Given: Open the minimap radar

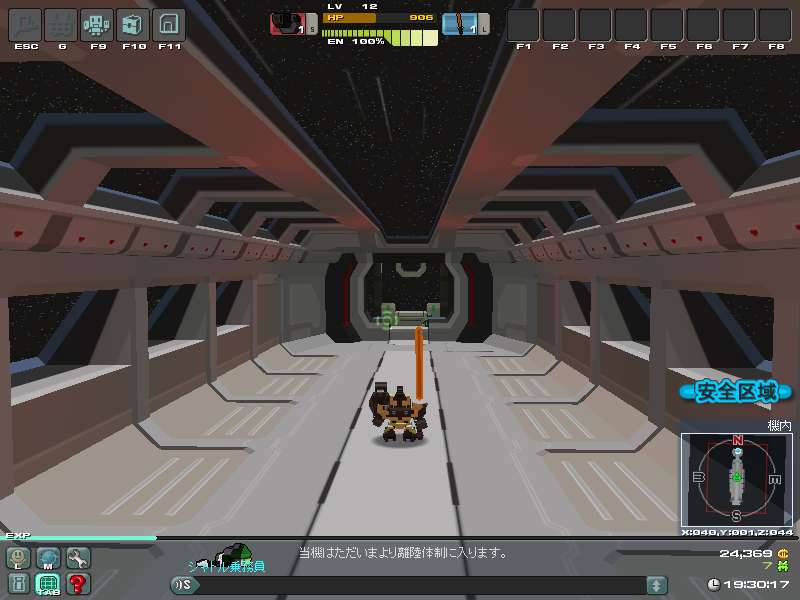Looking at the screenshot, I should pyautogui.click(x=737, y=479).
